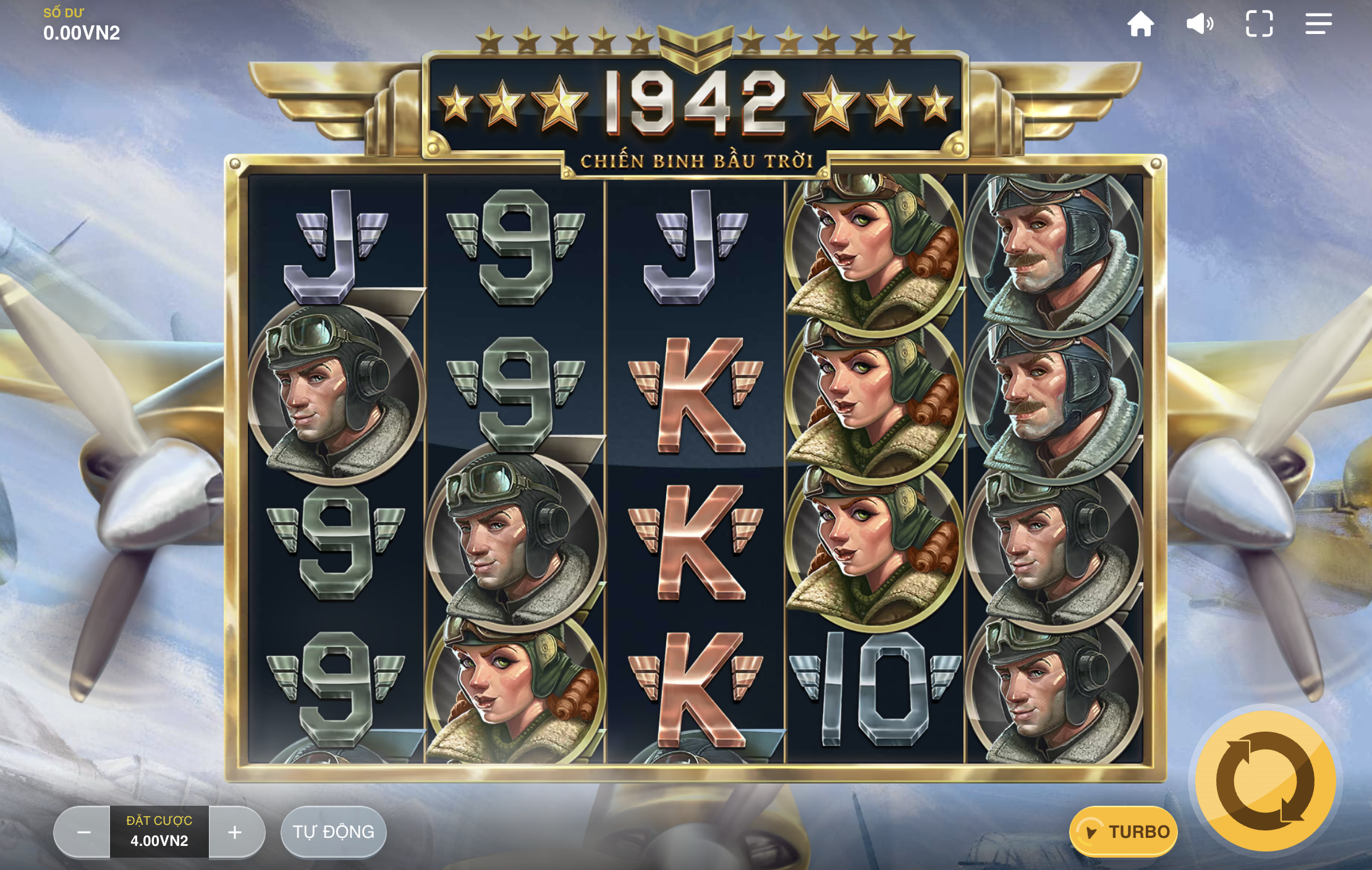Image resolution: width=1372 pixels, height=870 pixels.
Task: Click the CHIẾN BINH BẦU TRỜI subtitle plate
Action: (696, 159)
